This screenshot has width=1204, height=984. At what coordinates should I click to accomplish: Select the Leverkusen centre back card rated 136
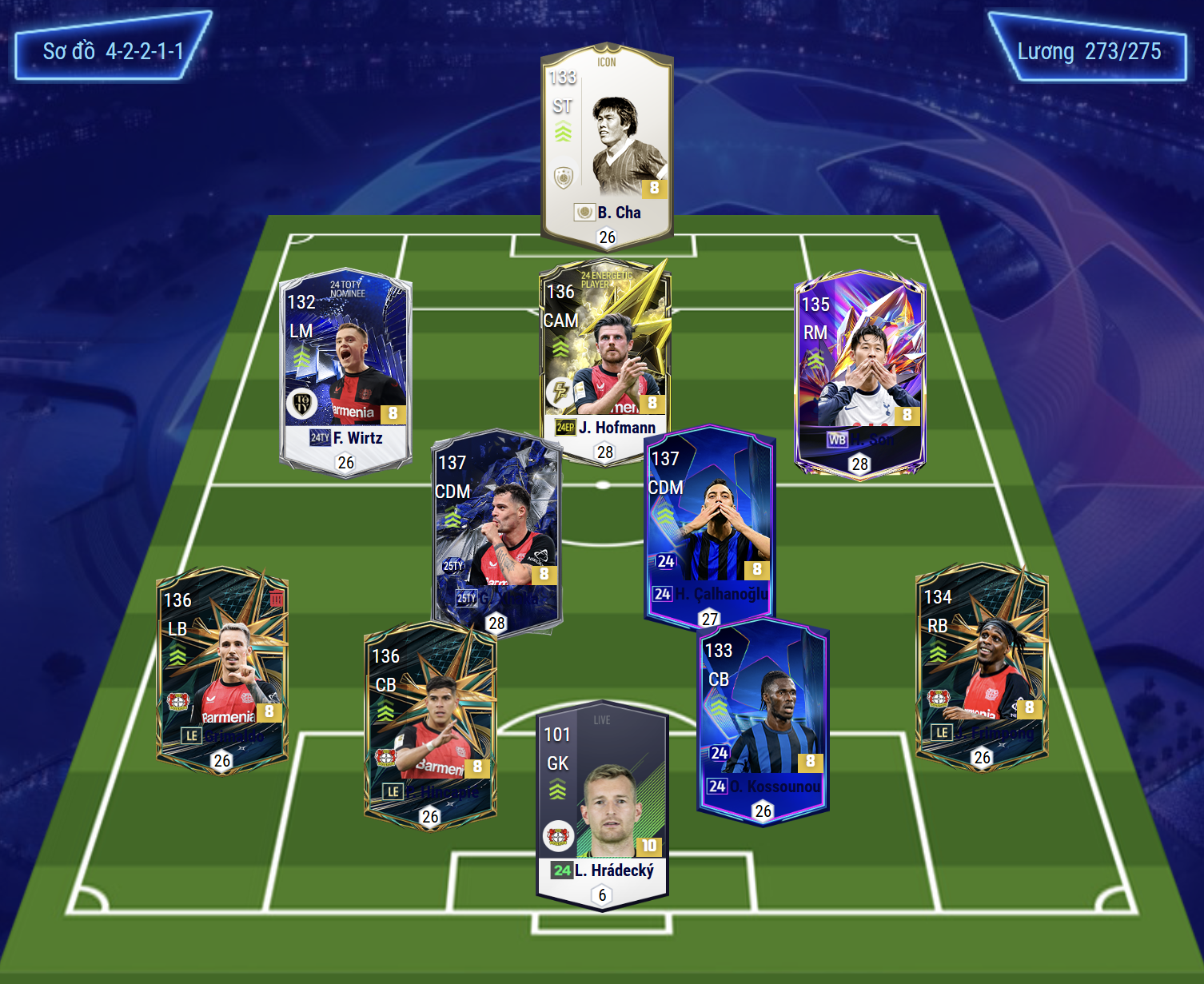click(x=430, y=723)
